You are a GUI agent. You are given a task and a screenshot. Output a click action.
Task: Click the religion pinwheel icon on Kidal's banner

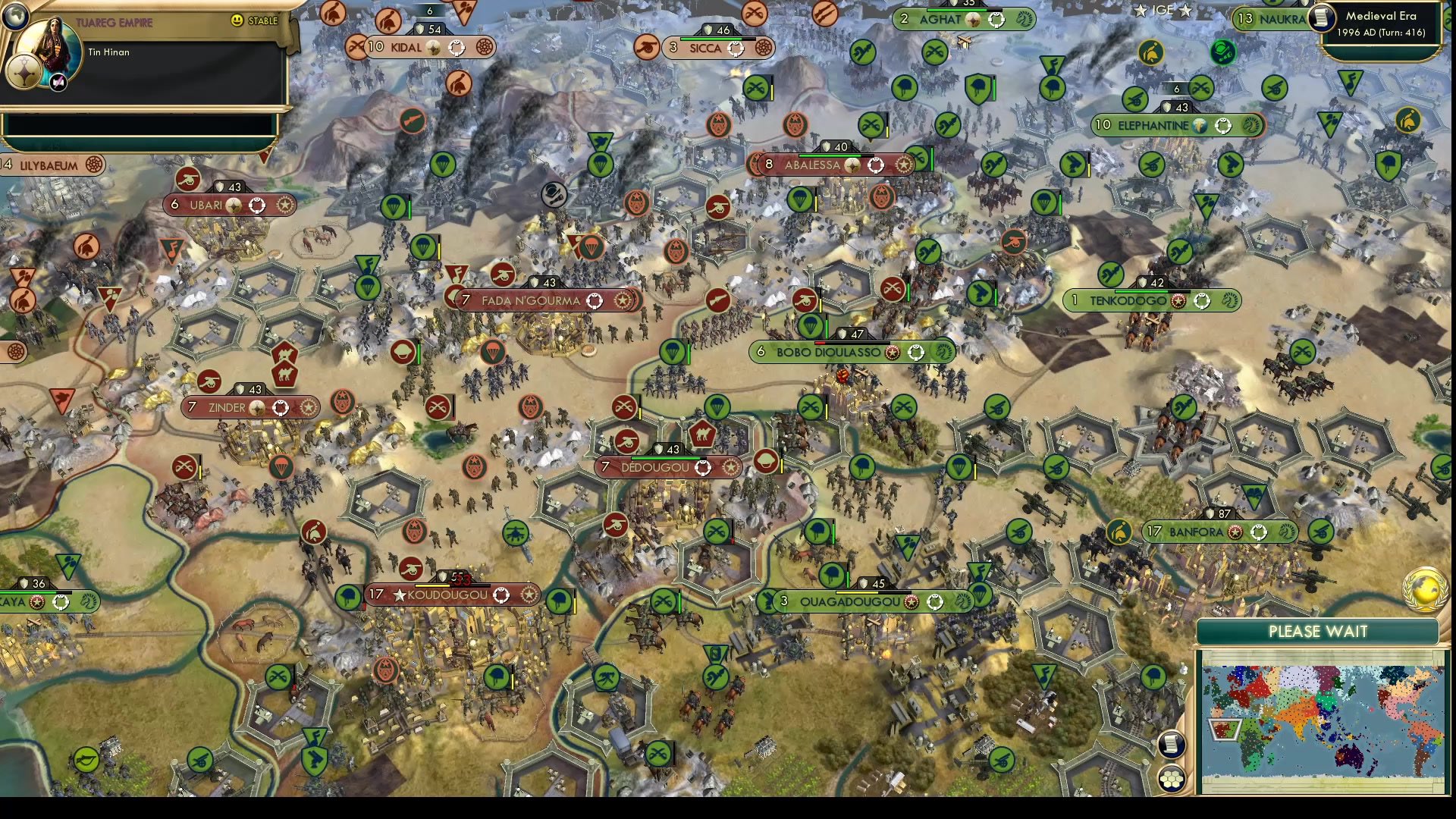pyautogui.click(x=484, y=47)
